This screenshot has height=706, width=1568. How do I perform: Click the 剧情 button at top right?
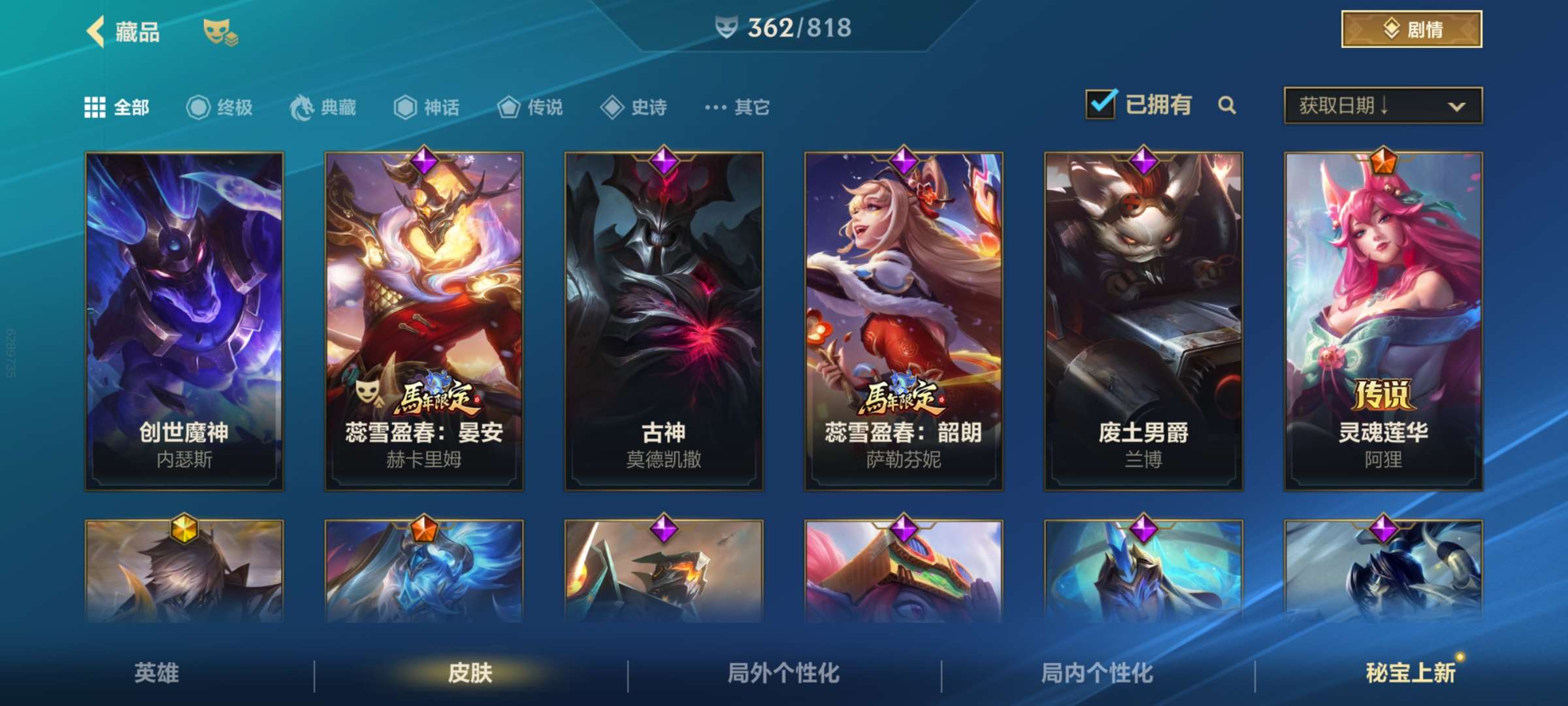click(x=1411, y=29)
